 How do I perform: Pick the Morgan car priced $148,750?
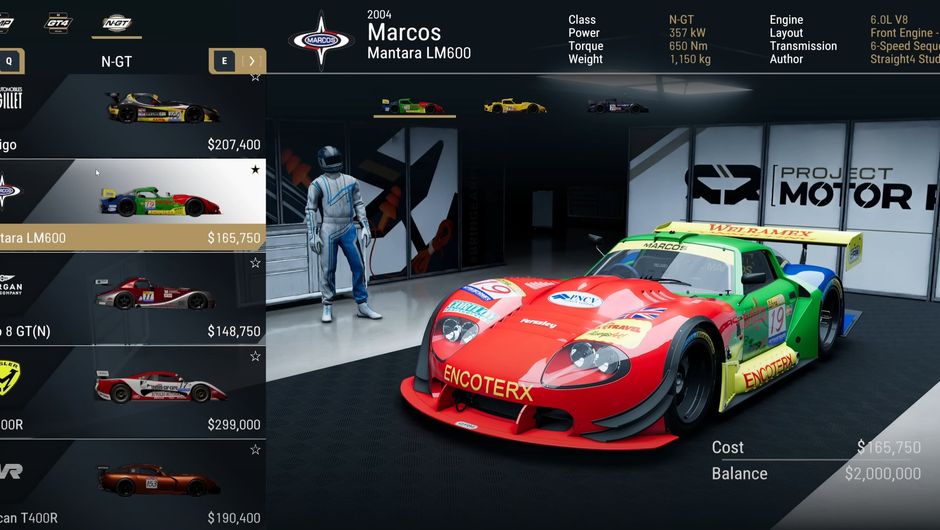point(132,299)
